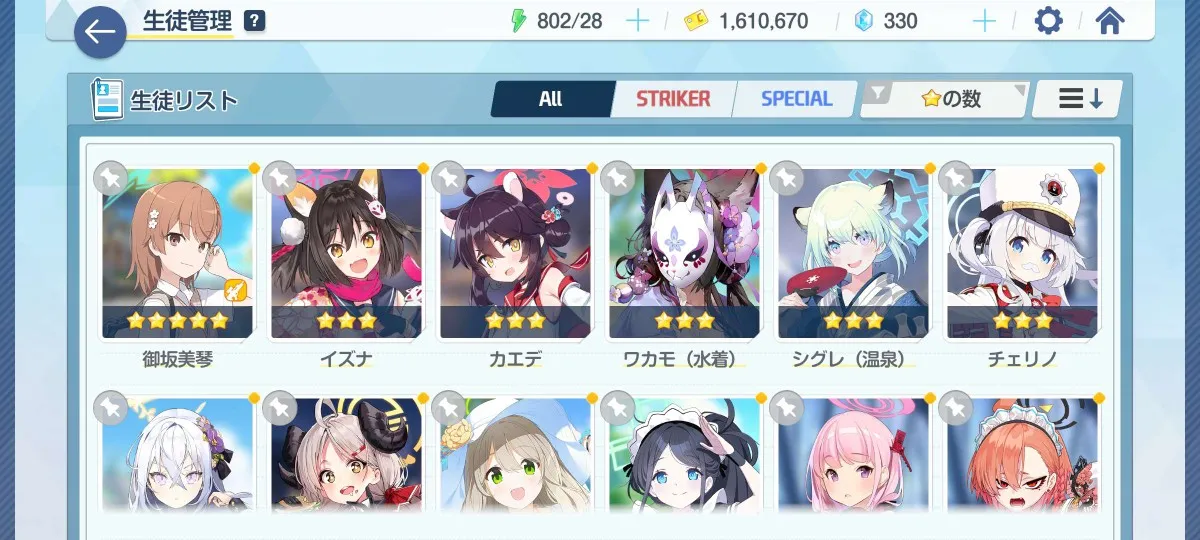1200x540 pixels.
Task: Return to the home screen
Action: (x=1110, y=21)
